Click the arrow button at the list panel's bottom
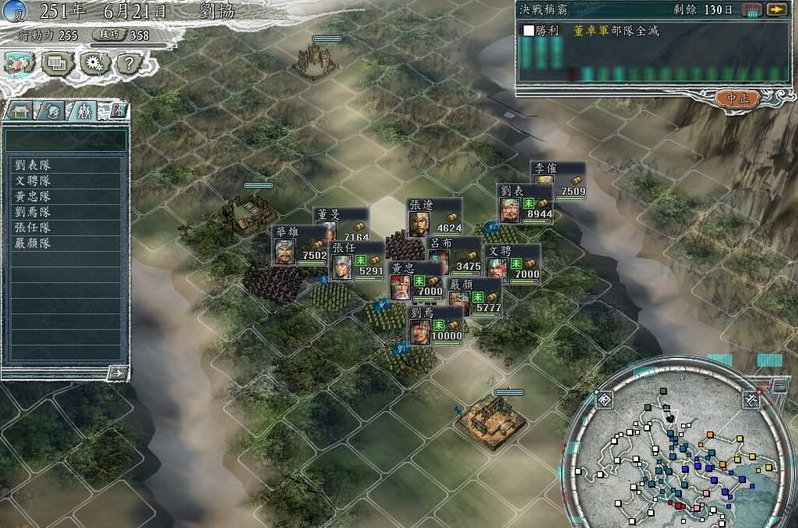Screen dimensions: 798x528 (x=117, y=372)
